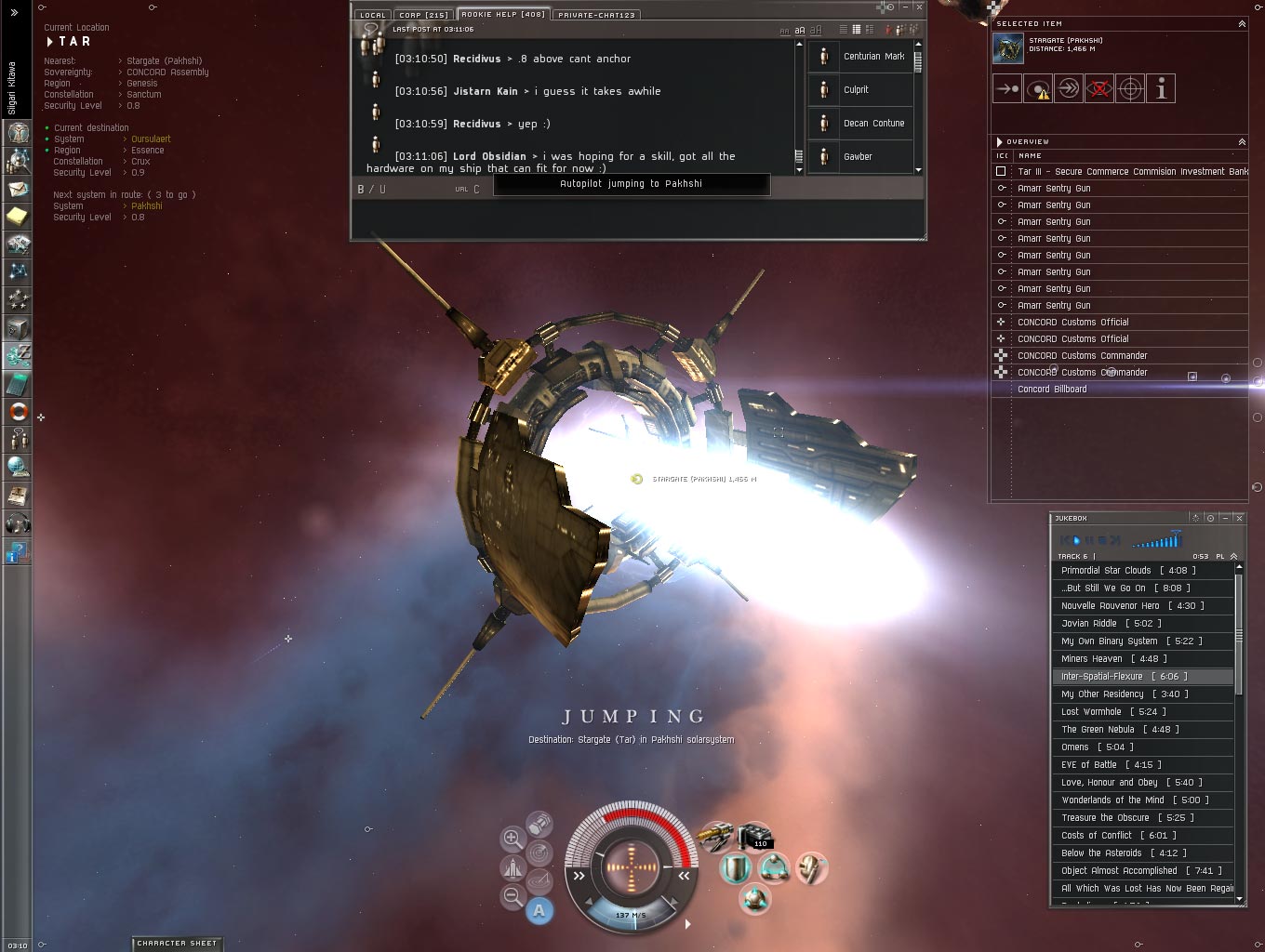This screenshot has height=952, width=1265.
Task: Select the Concord Billboard overview entry
Action: point(1051,390)
